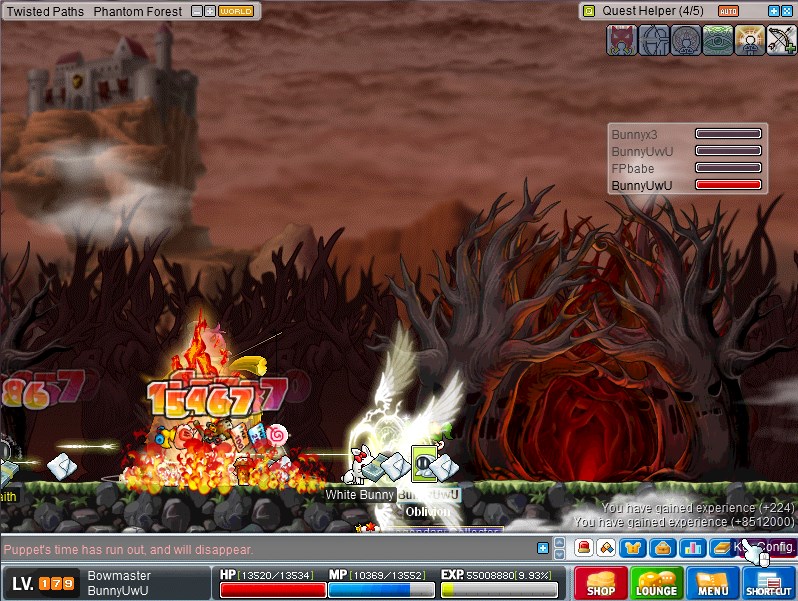Open the Cash Shop button
798x601 pixels.
[600, 583]
